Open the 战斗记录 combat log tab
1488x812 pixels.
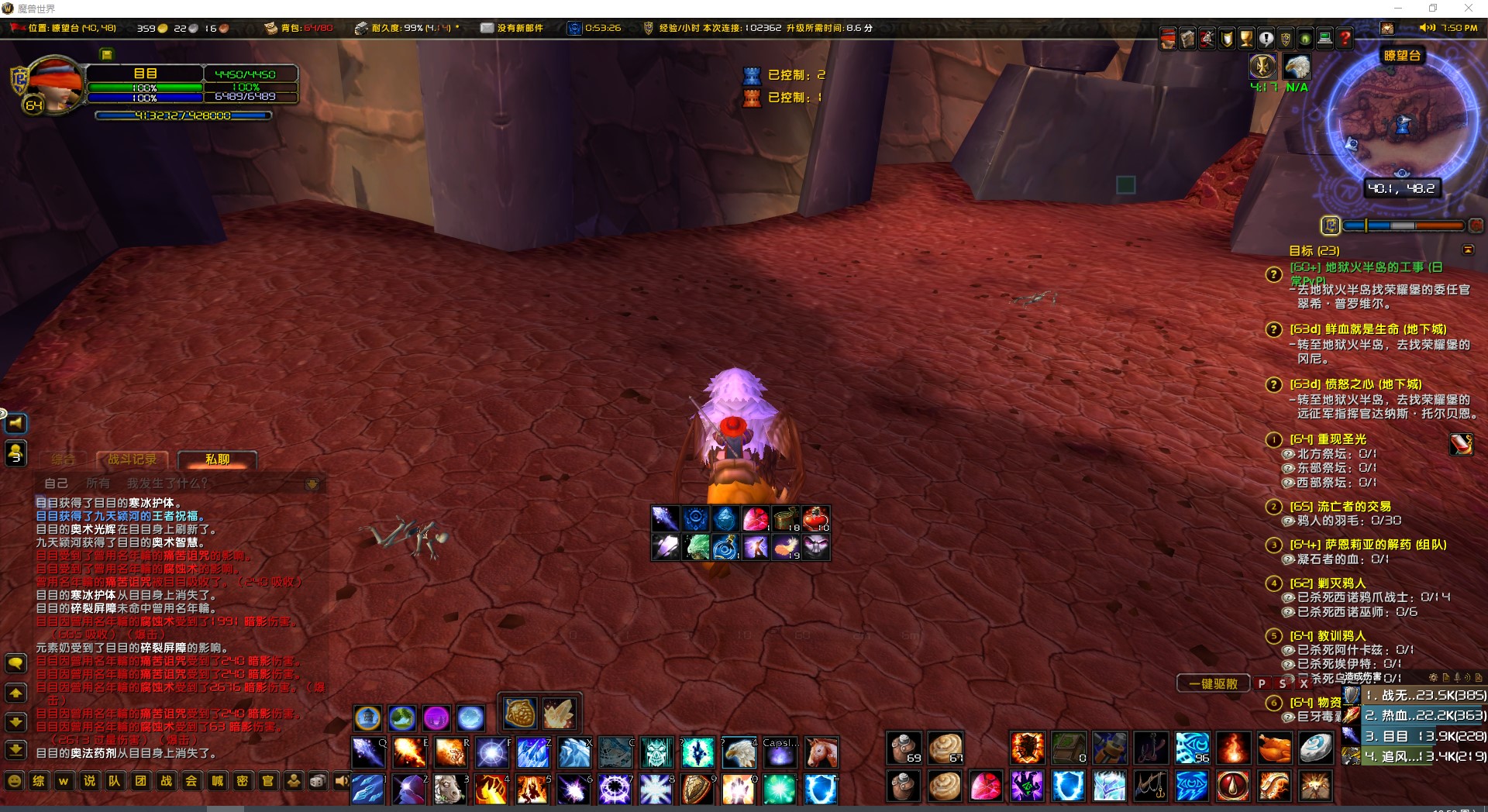(x=132, y=459)
